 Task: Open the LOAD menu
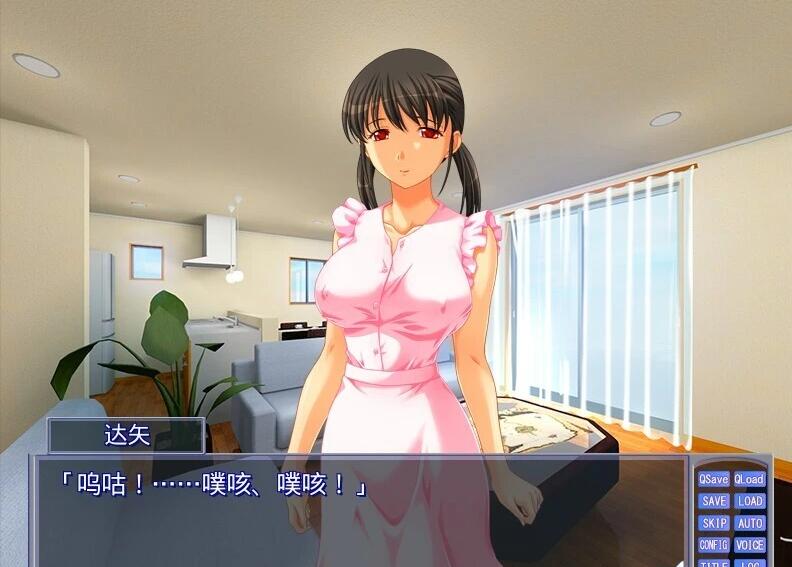click(x=749, y=501)
